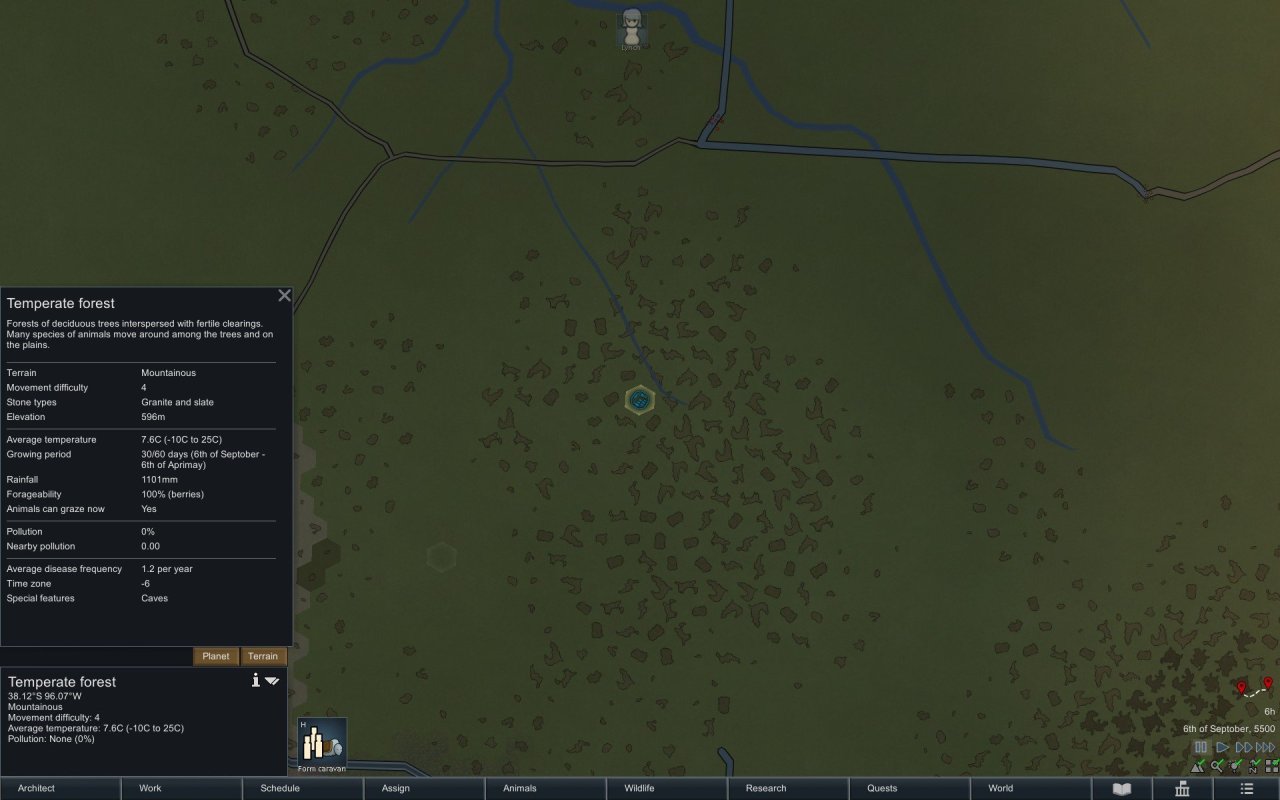Click the info 'i' icon on inspect pane

256,680
